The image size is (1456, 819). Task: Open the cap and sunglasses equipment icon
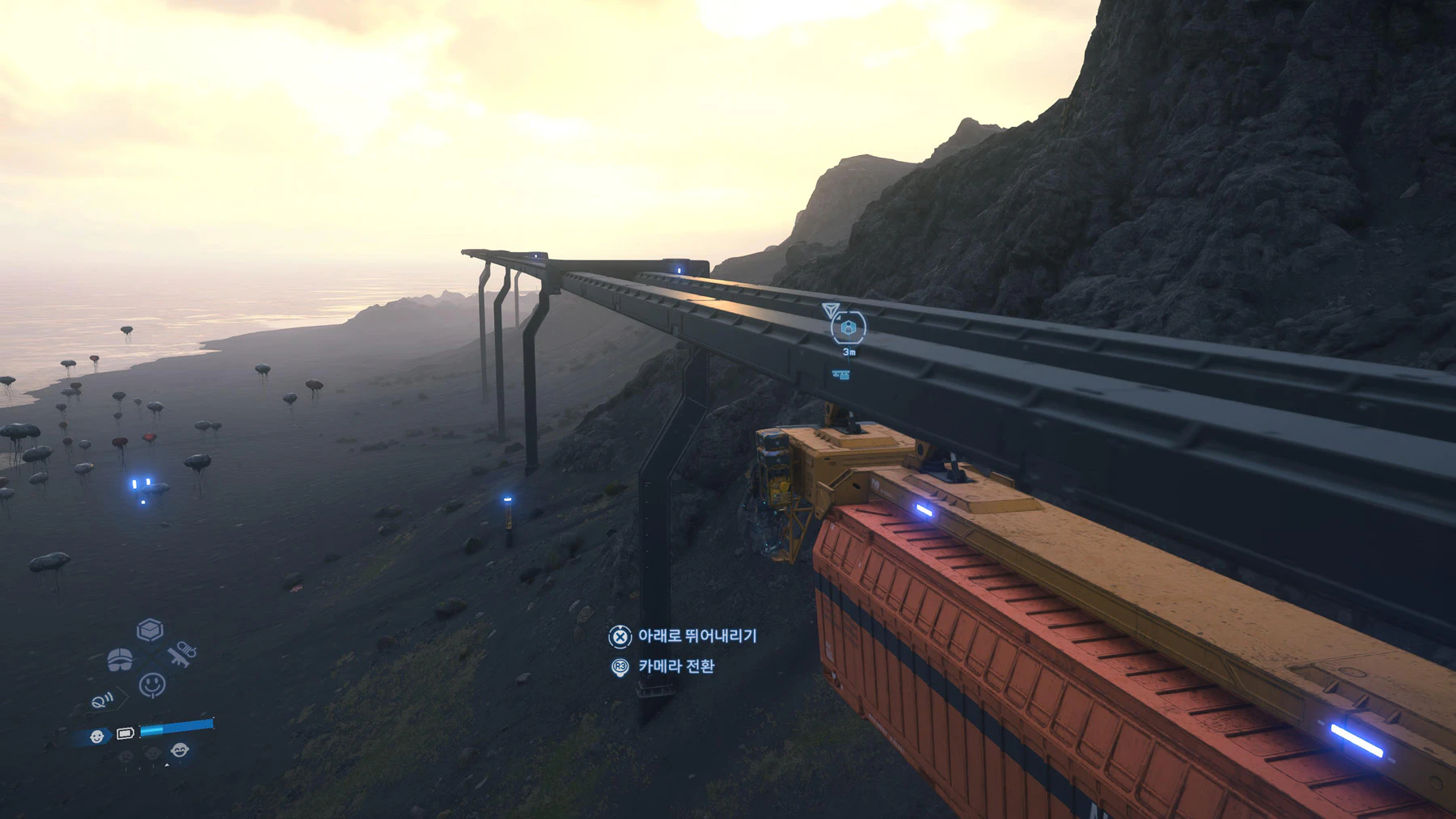[x=120, y=660]
